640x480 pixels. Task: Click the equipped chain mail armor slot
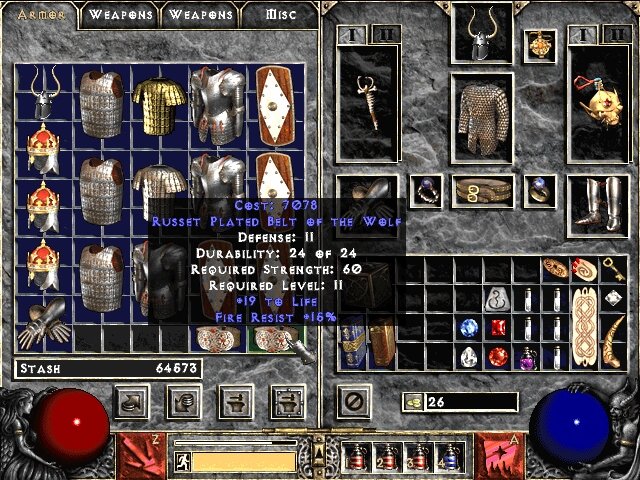[x=482, y=118]
